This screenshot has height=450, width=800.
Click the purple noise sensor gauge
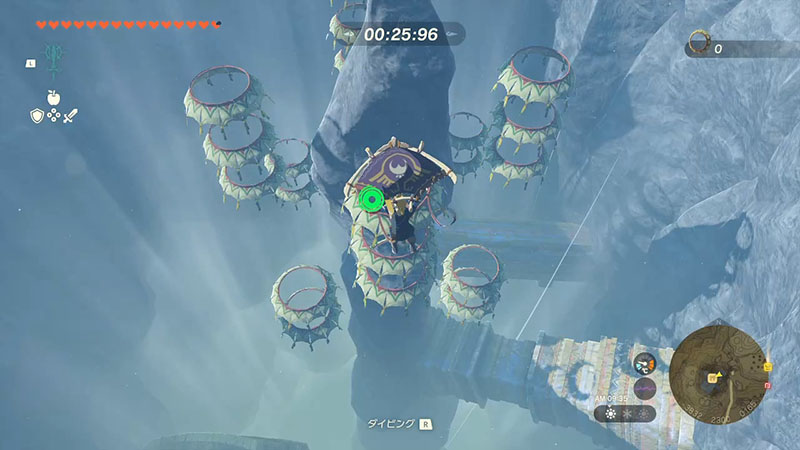[x=643, y=388]
